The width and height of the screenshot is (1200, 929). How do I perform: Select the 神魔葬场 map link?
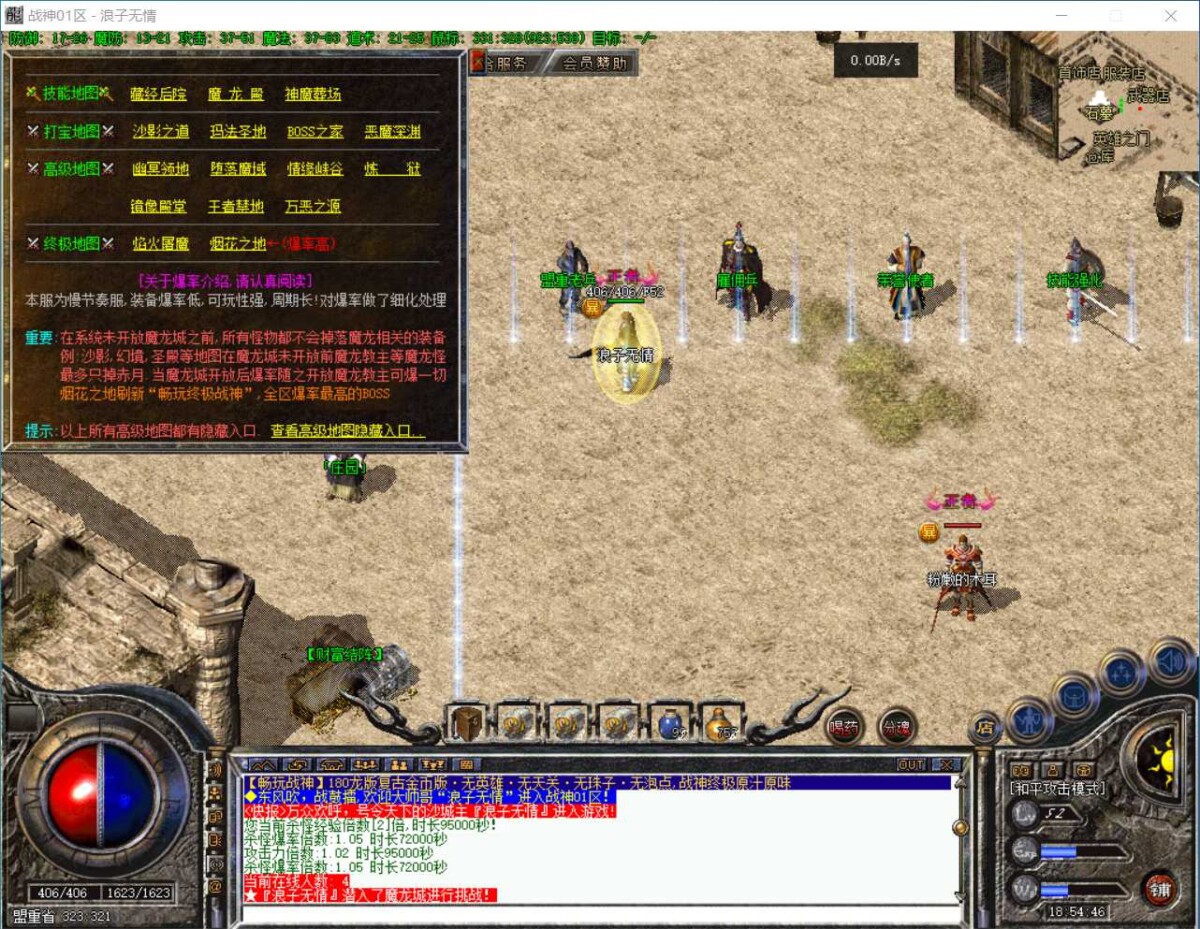tap(313, 94)
